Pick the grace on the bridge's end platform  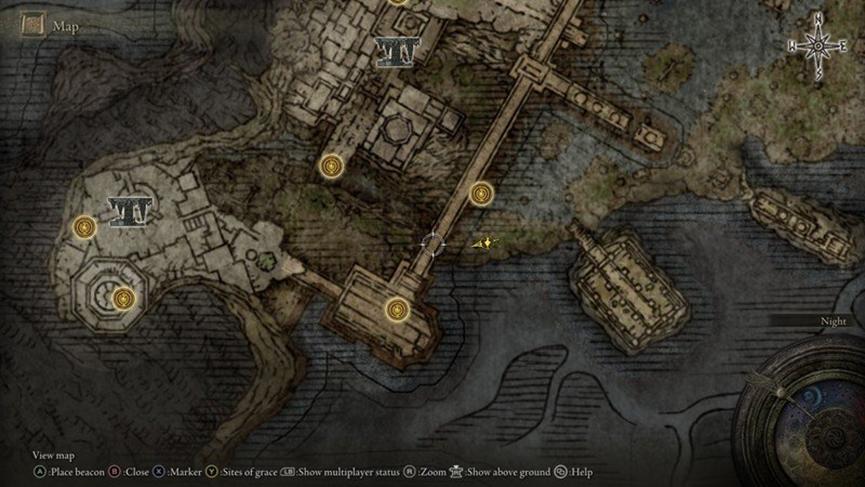tap(398, 309)
